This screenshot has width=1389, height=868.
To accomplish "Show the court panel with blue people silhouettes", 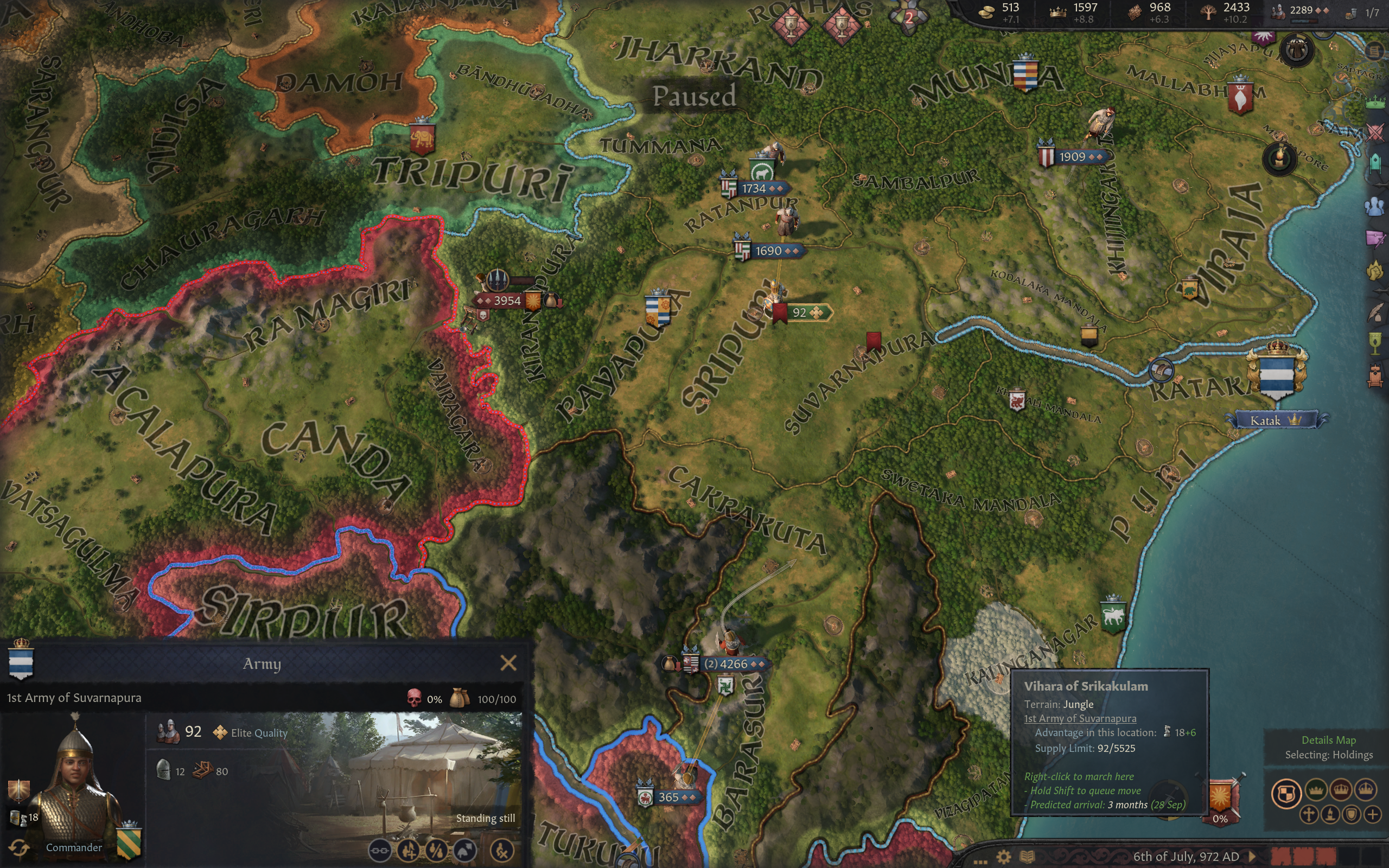I will 1375,206.
